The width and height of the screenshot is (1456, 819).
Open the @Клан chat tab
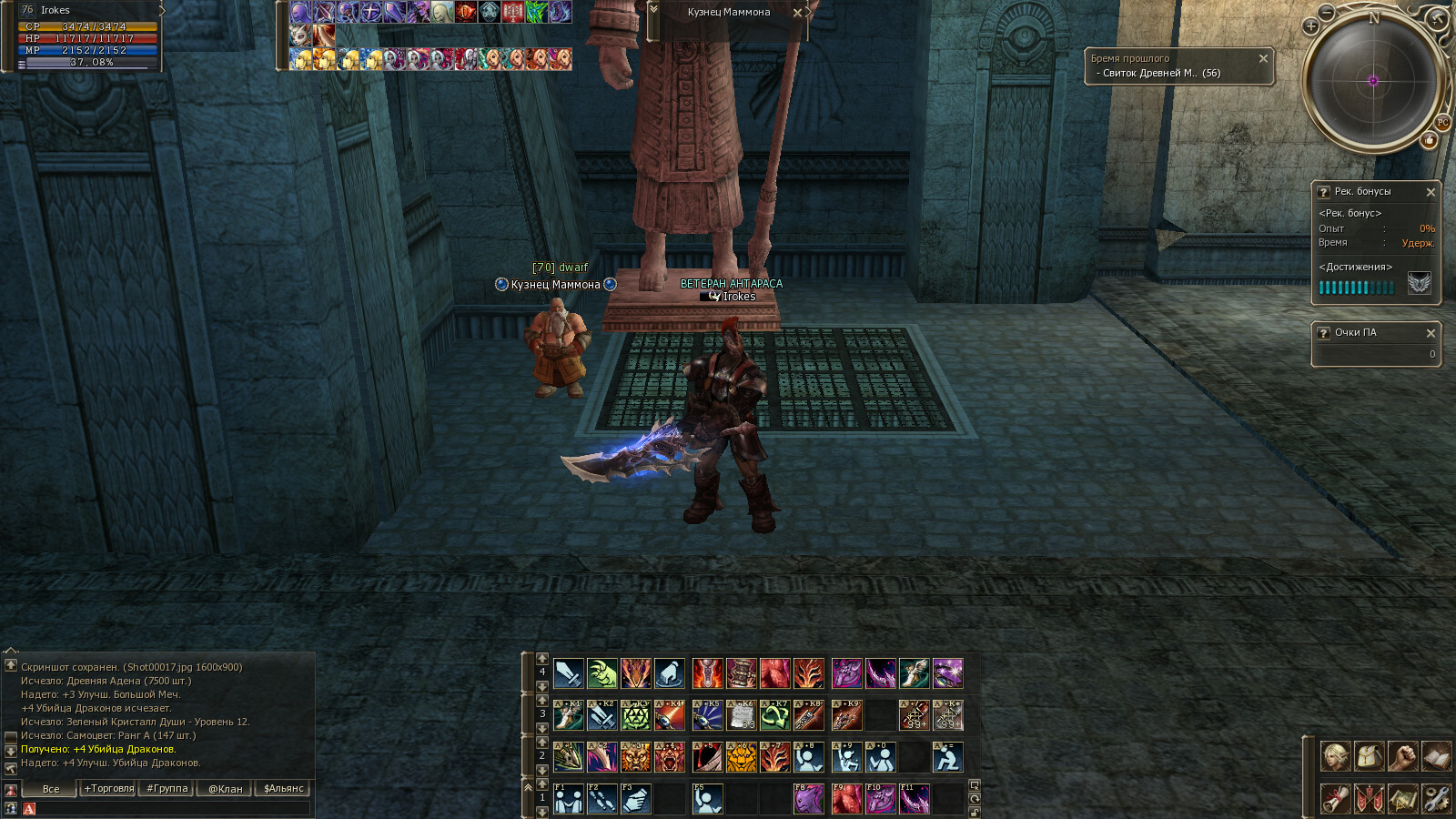[x=225, y=788]
